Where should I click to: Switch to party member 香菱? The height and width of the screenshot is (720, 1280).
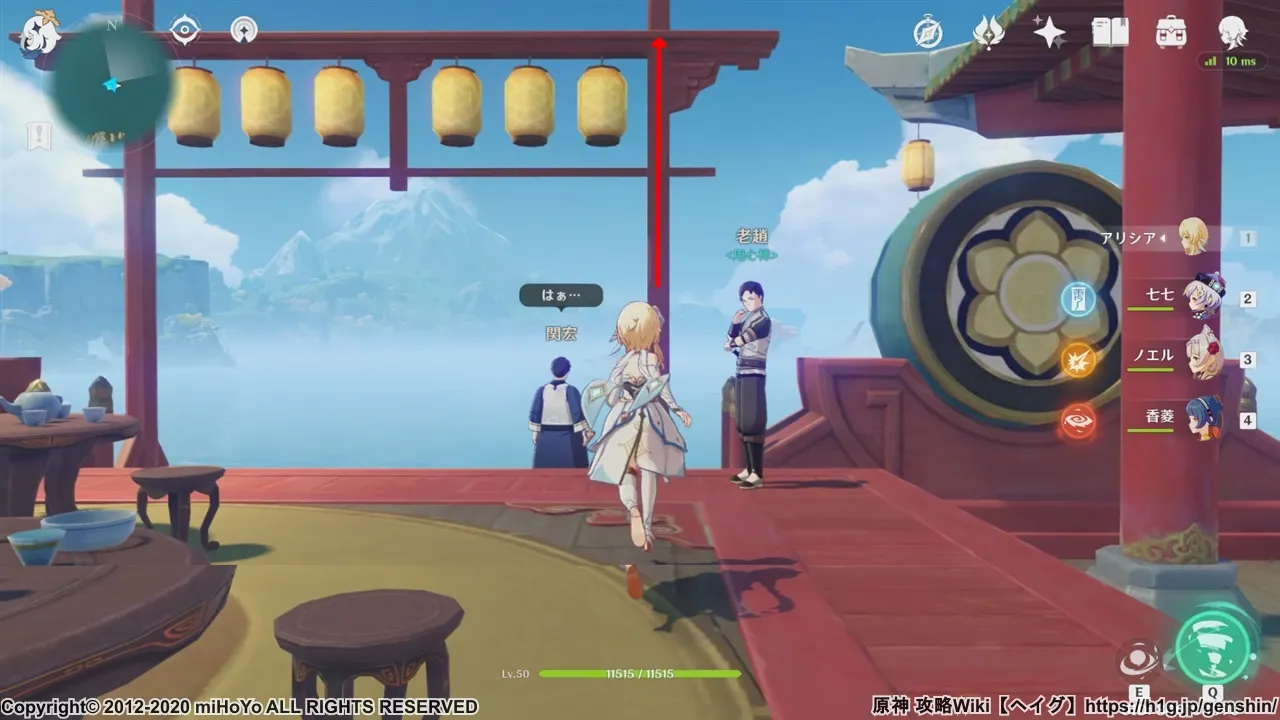(1200, 419)
